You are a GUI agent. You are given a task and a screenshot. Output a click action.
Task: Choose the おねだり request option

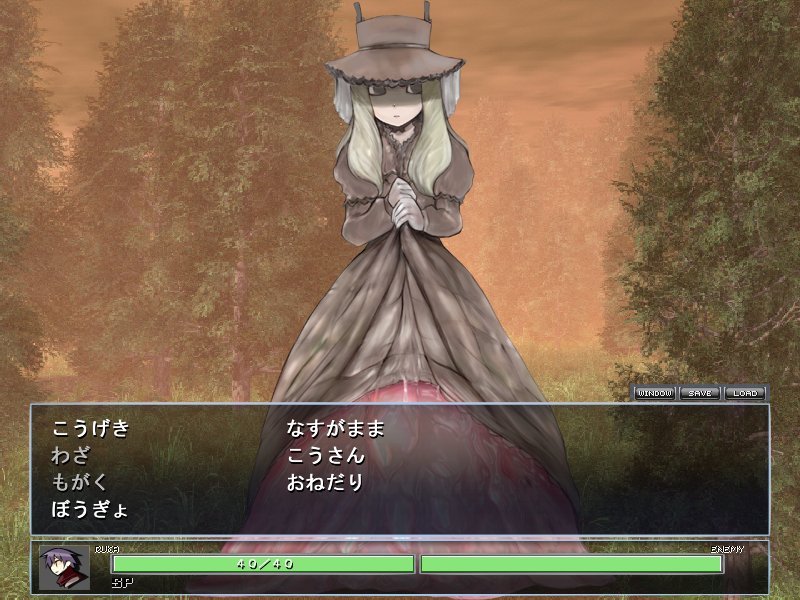(325, 482)
